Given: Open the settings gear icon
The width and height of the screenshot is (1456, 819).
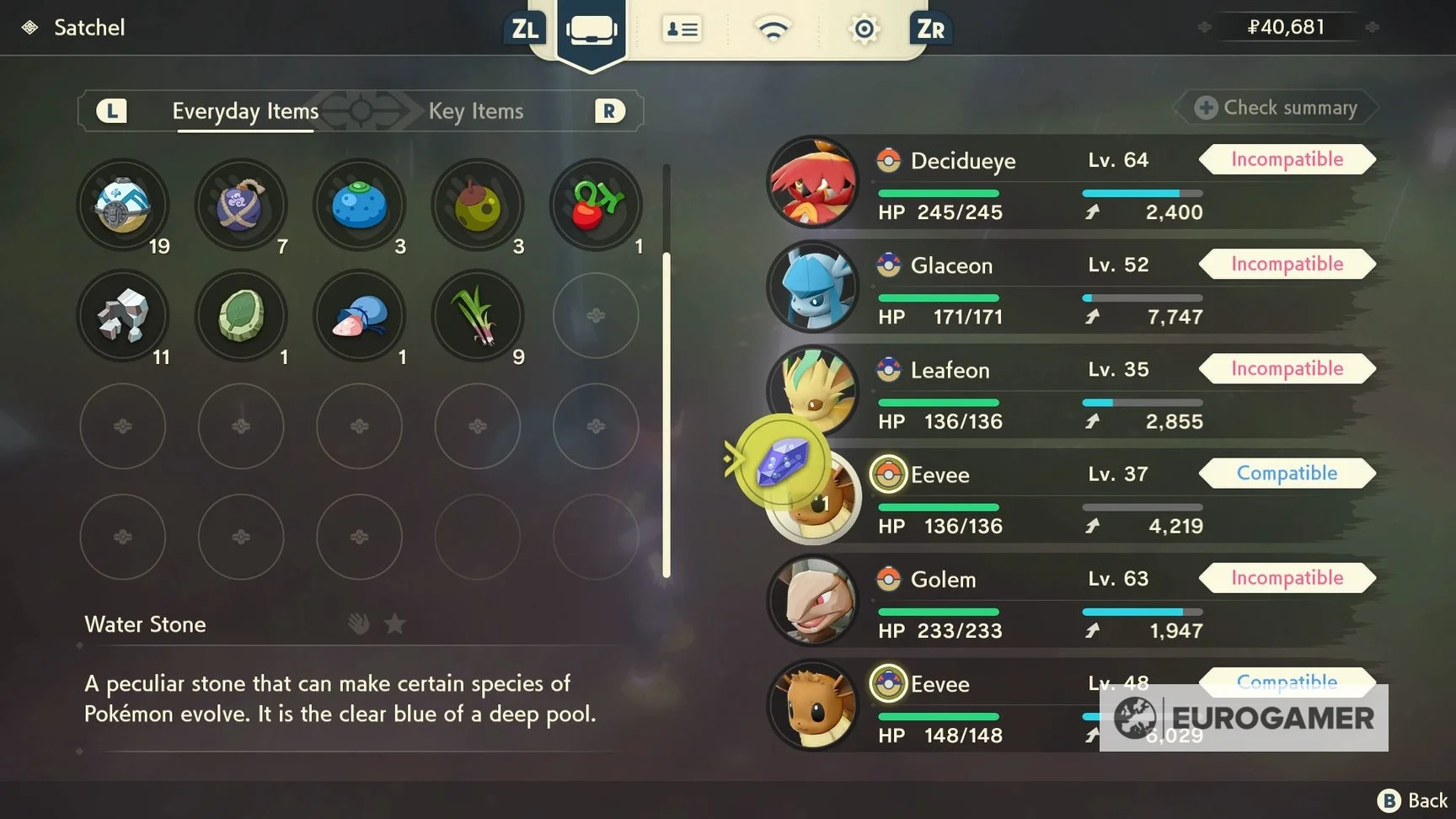Looking at the screenshot, I should (x=864, y=28).
